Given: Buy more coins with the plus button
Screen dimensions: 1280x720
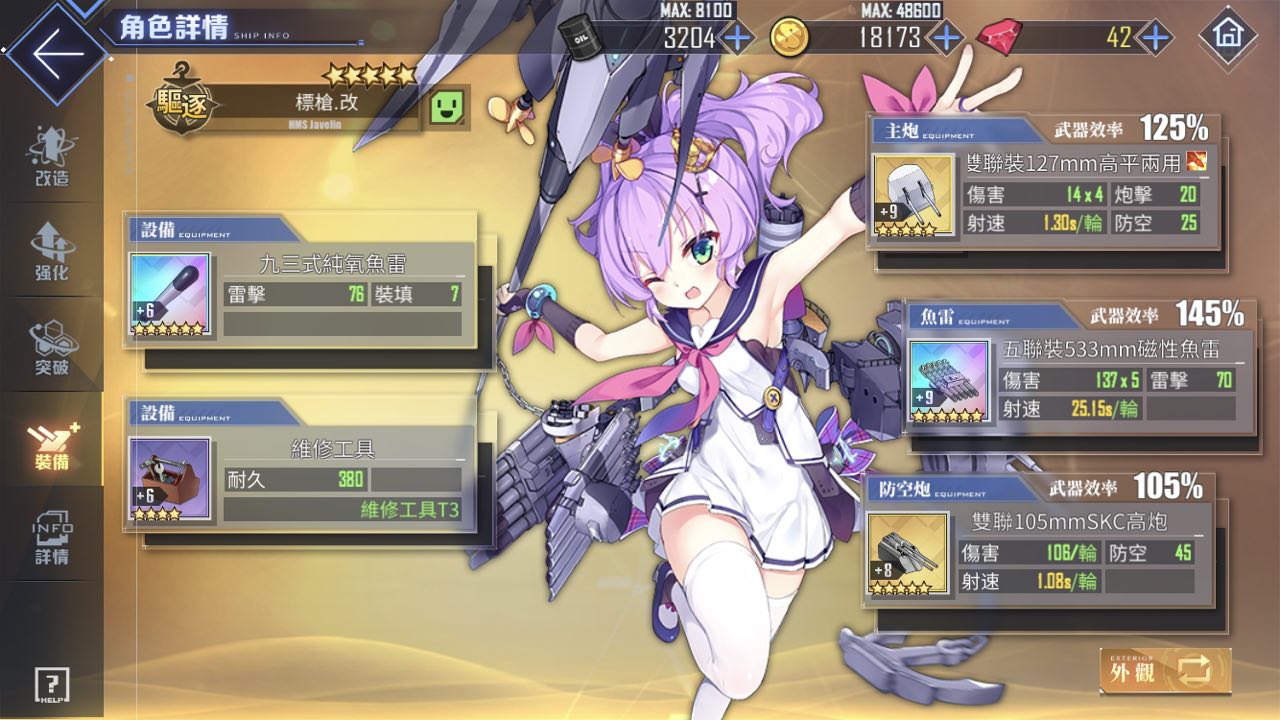Looking at the screenshot, I should click(945, 38).
